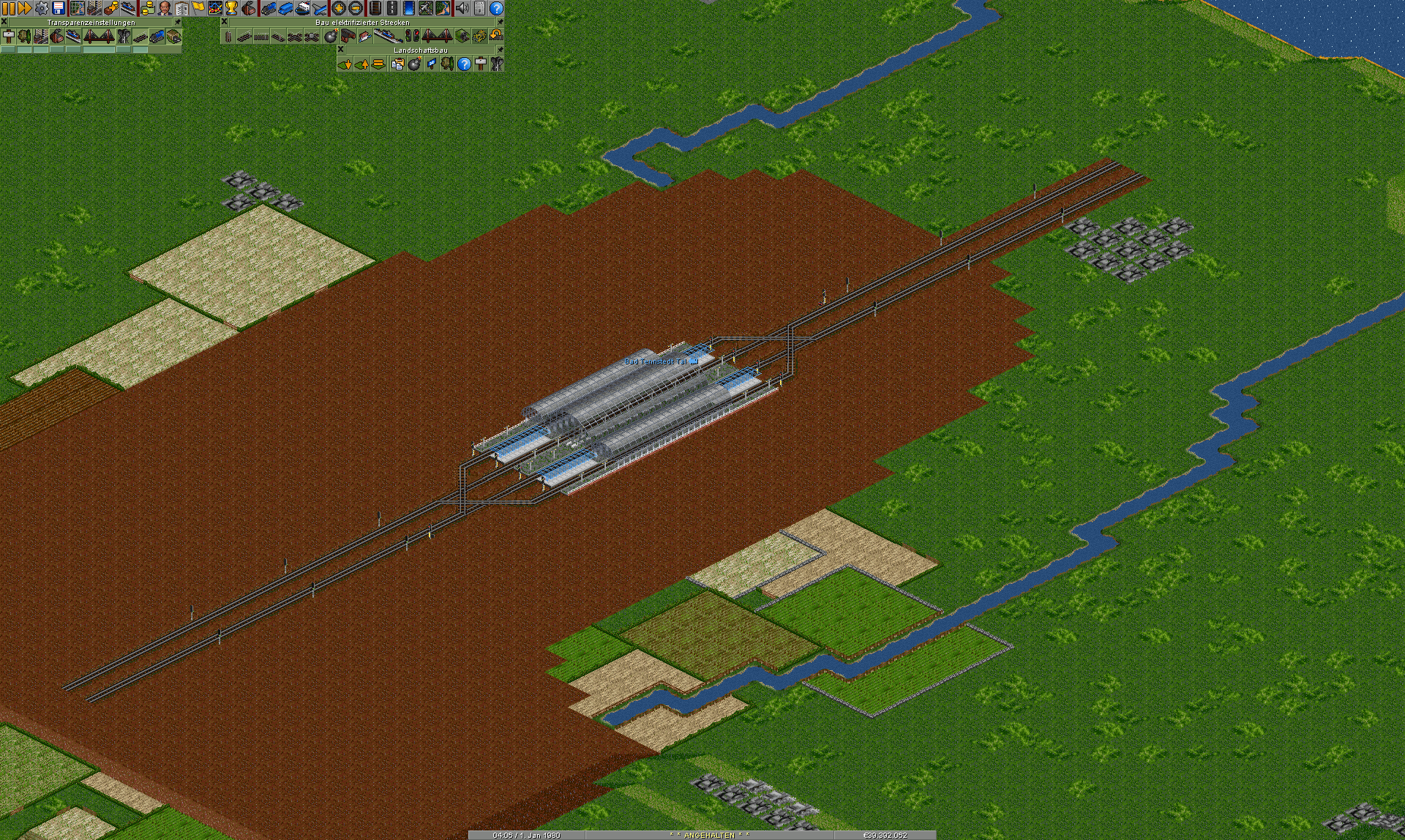Open the graphs chart menu
1405x840 pixels.
tap(215, 8)
